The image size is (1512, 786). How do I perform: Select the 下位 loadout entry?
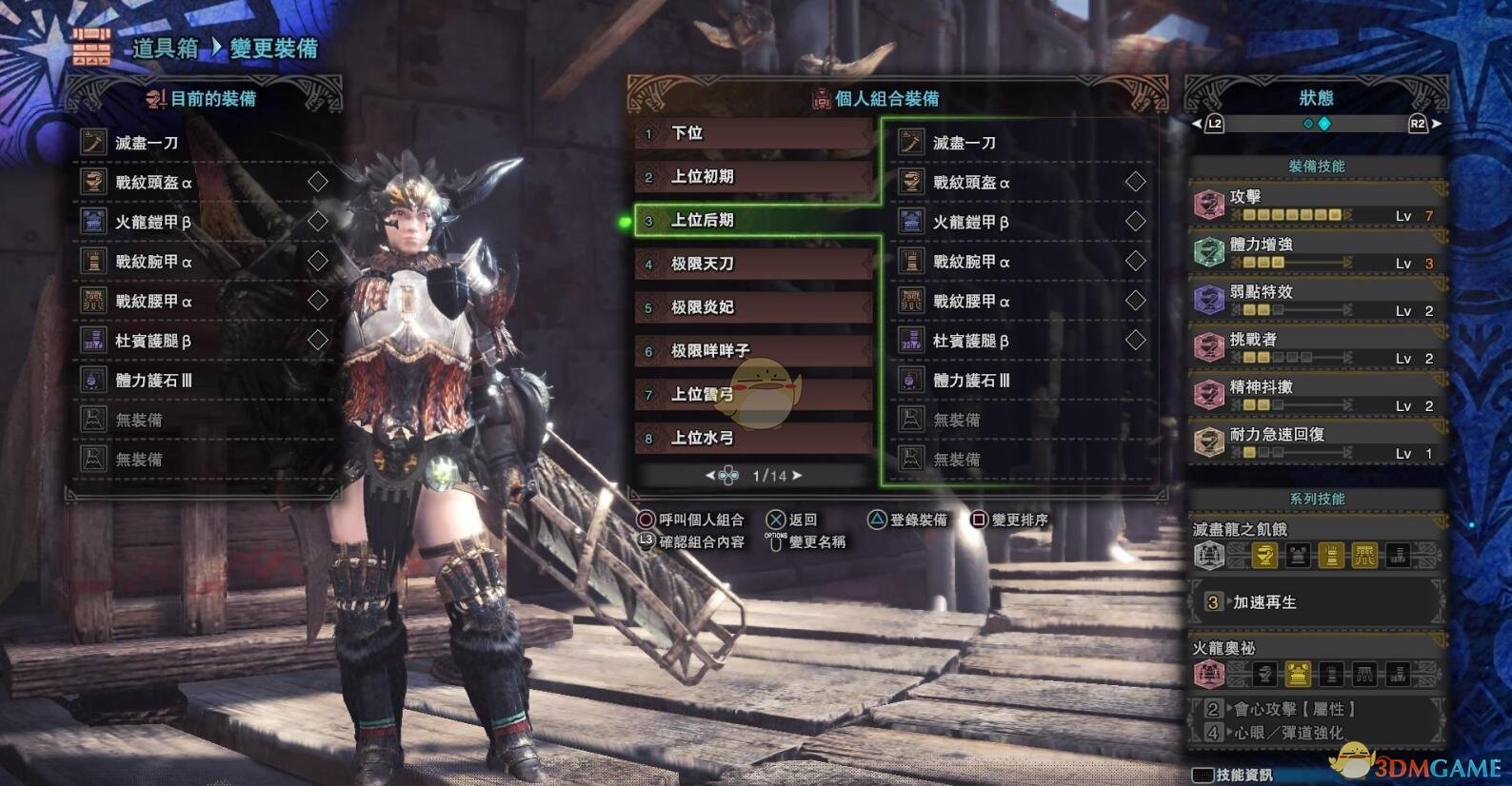[752, 134]
